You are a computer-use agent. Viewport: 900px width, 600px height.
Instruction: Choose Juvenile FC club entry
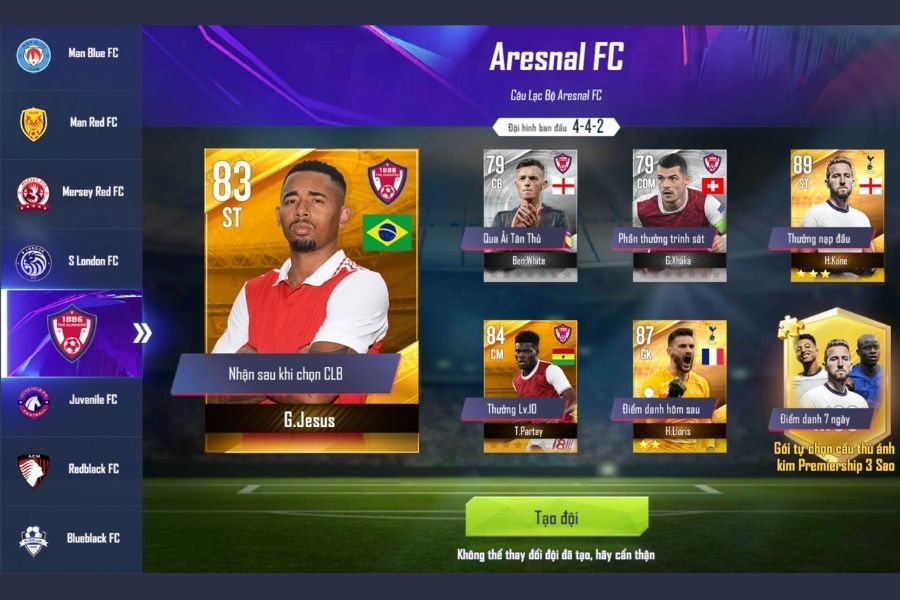click(70, 400)
